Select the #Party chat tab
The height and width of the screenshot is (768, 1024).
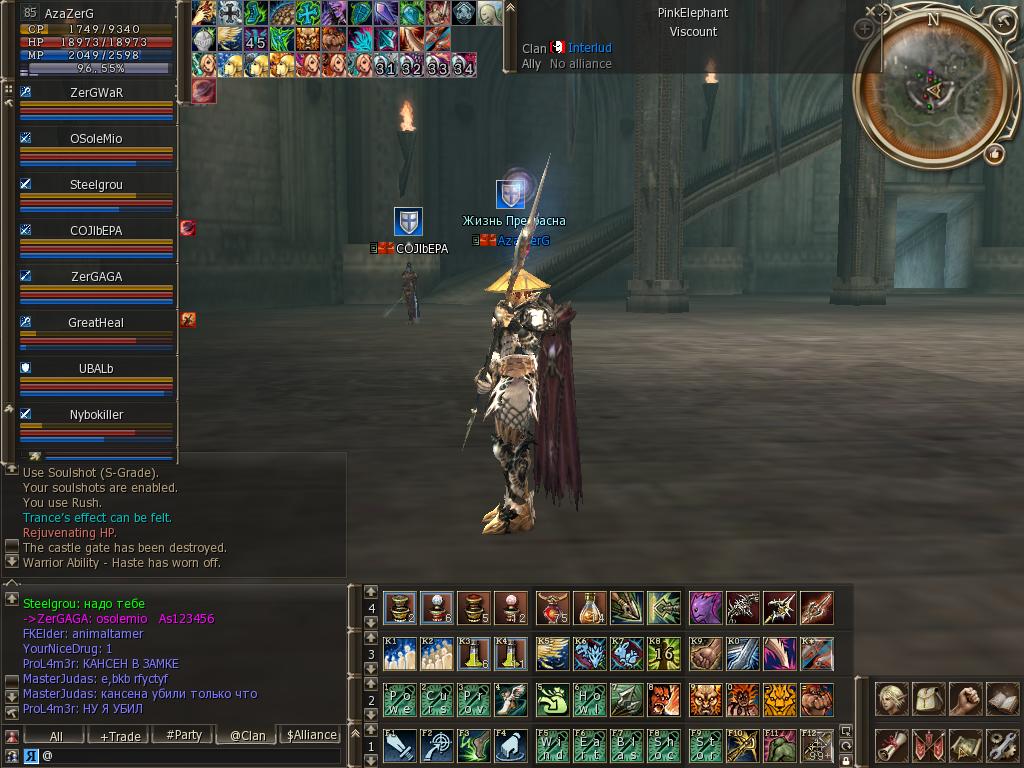click(184, 735)
